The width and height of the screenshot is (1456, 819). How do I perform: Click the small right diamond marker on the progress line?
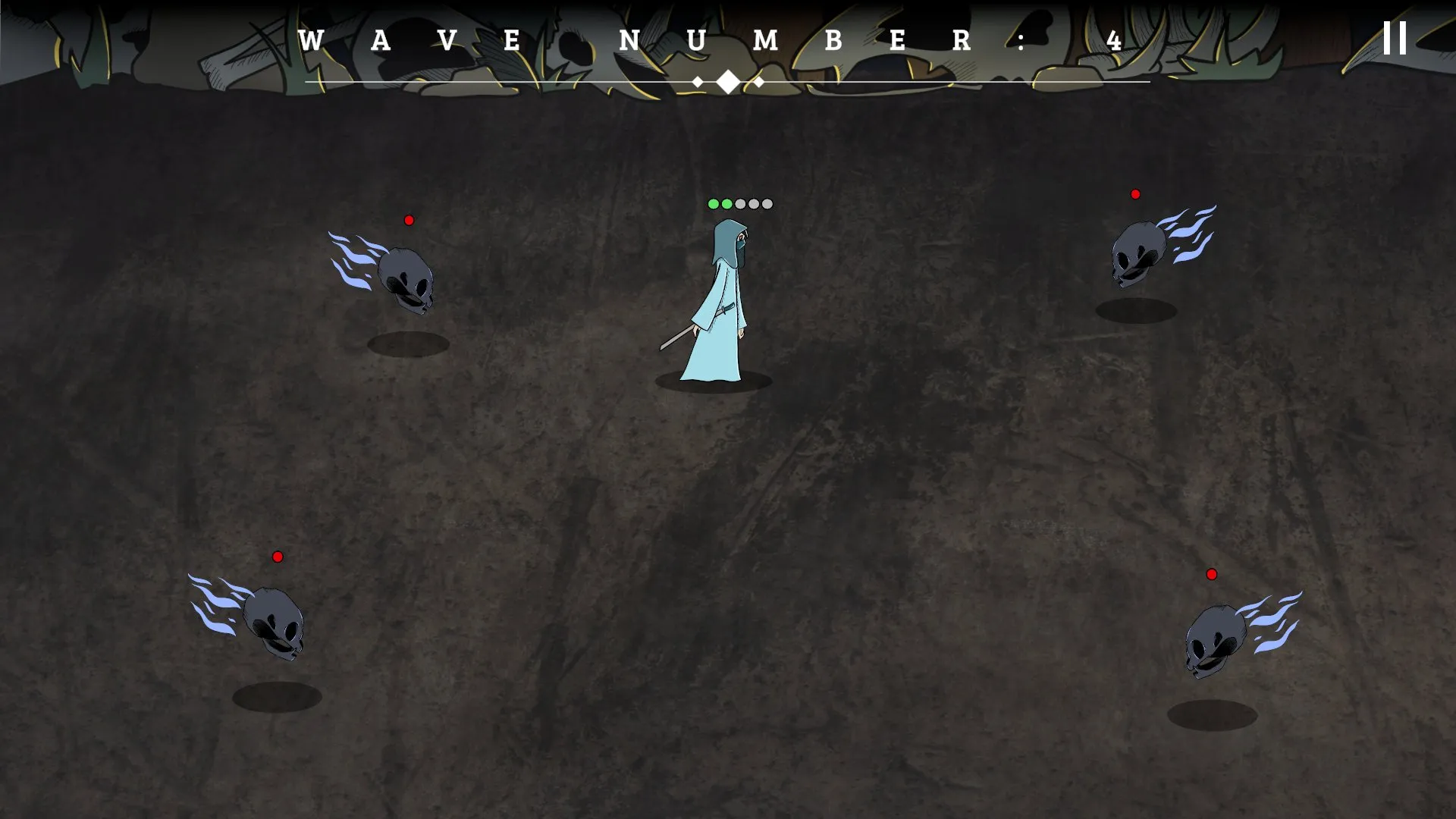click(759, 80)
